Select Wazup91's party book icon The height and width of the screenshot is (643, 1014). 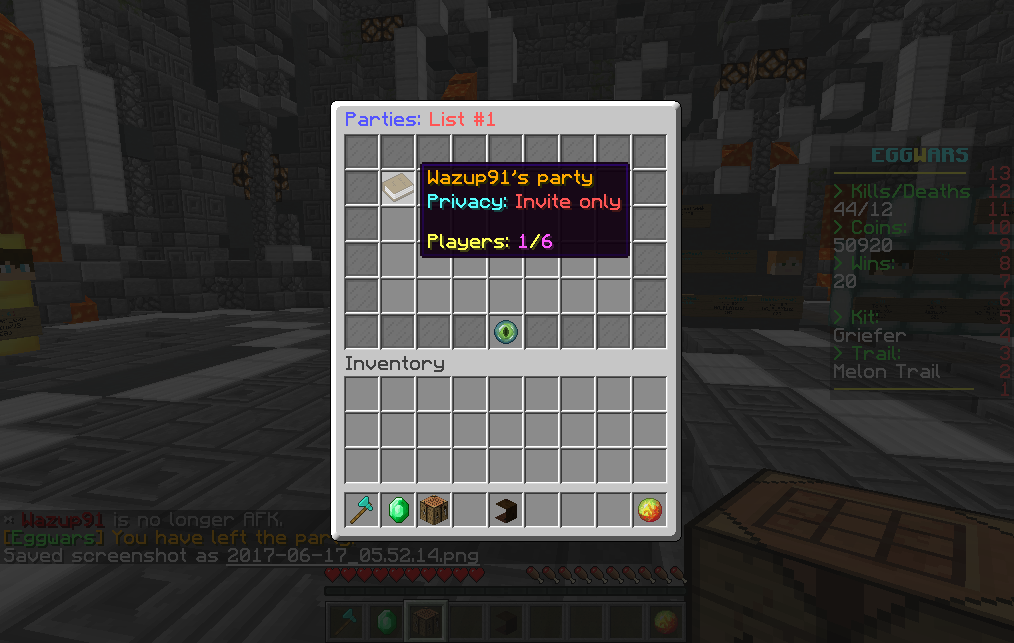pos(398,187)
